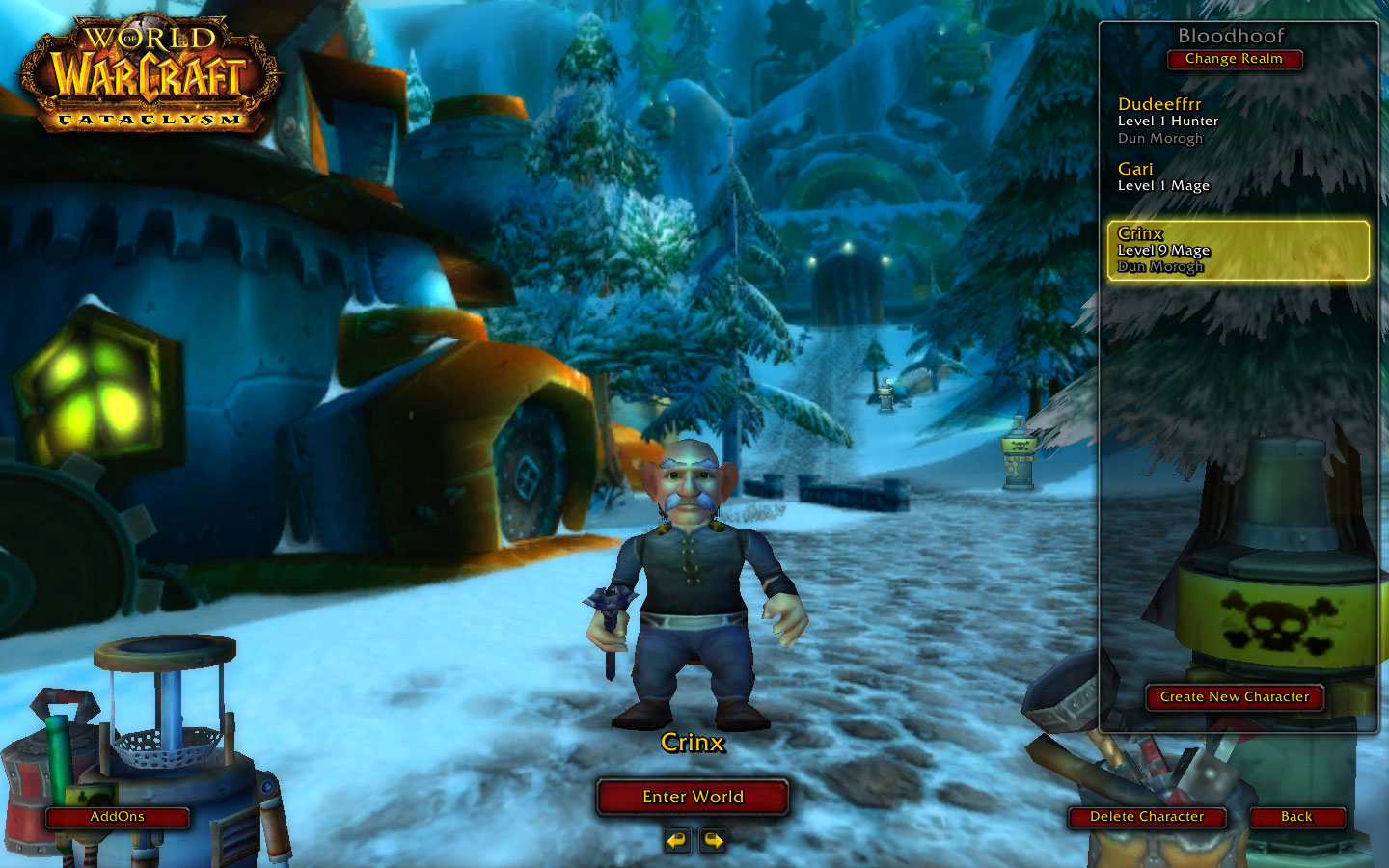Screen dimensions: 1389x868
Task: Open the Change Realm dialog
Action: 1234,59
